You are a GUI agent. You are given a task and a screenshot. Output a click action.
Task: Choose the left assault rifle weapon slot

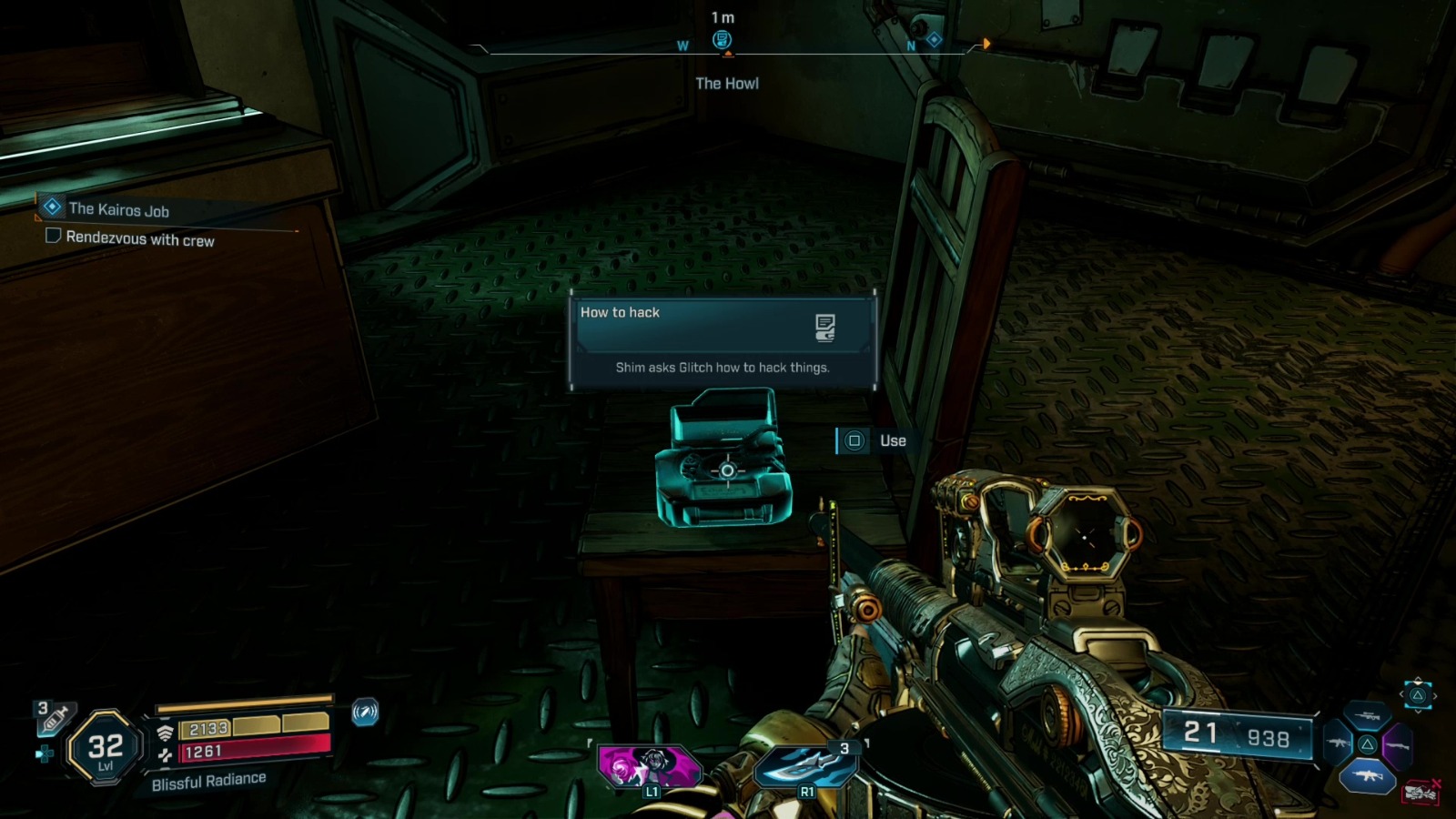coord(1338,744)
